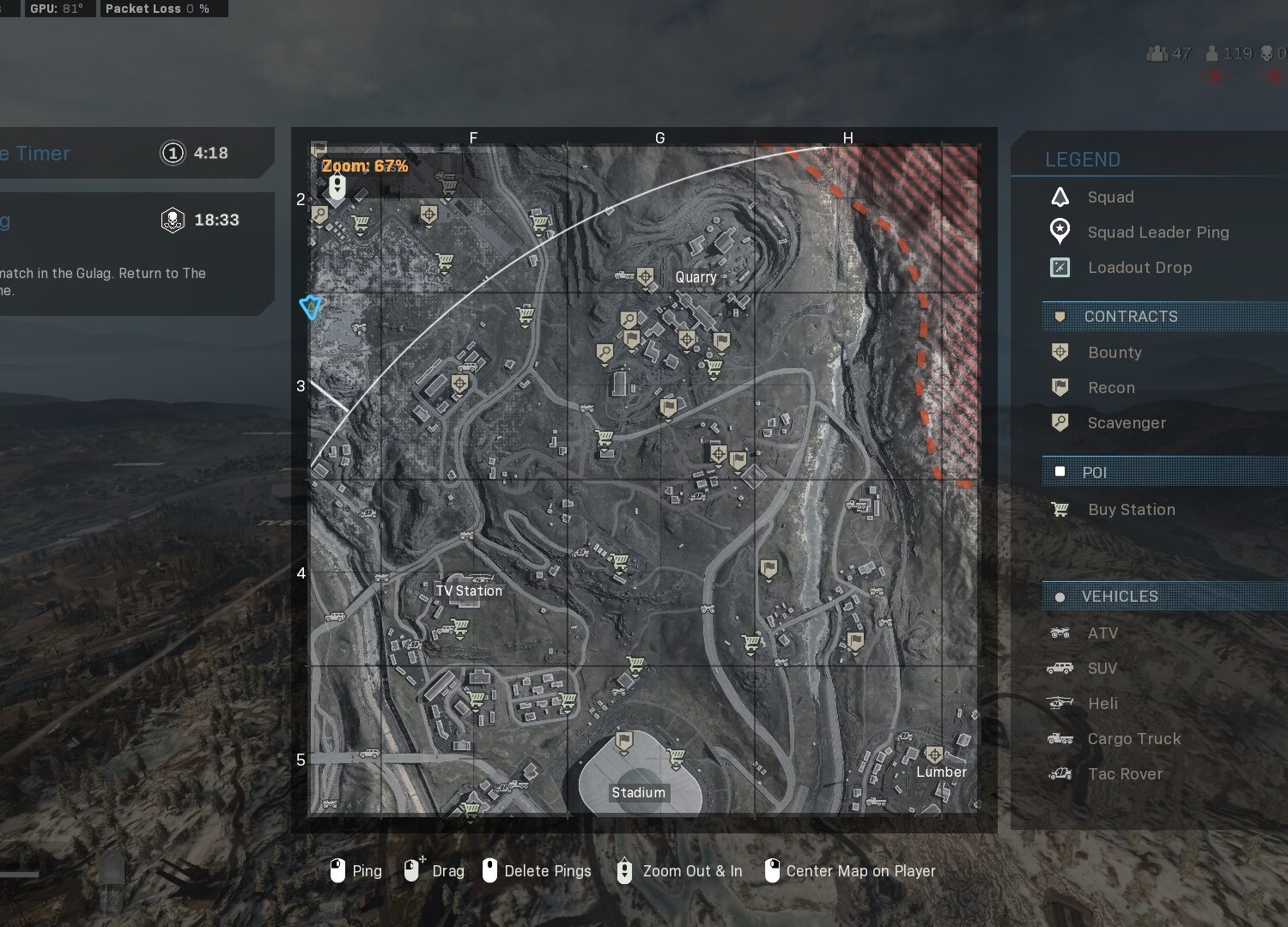The height and width of the screenshot is (927, 1288).
Task: Select the Recon legend entry
Action: pos(1110,388)
